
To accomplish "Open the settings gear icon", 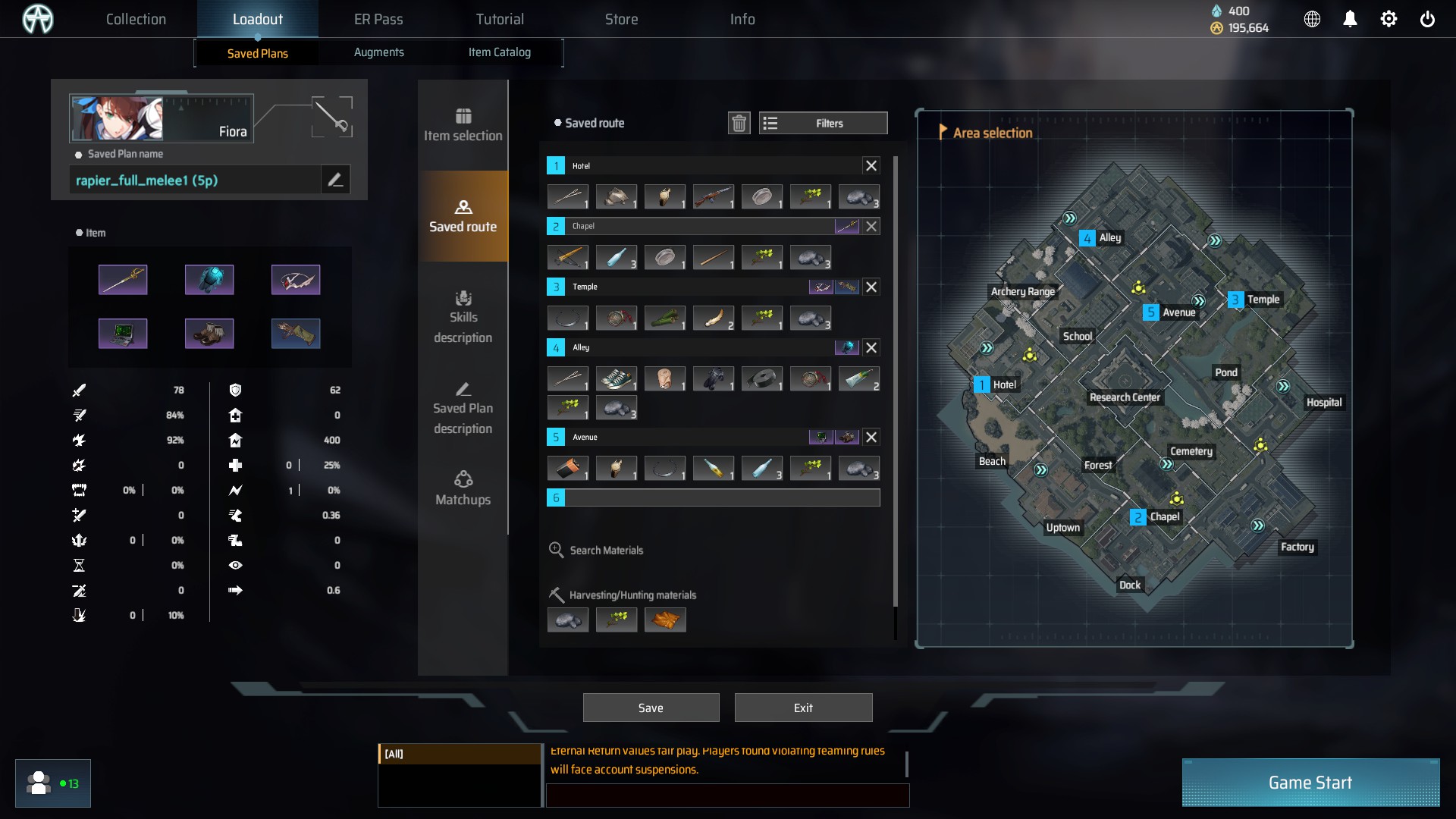I will [x=1389, y=19].
